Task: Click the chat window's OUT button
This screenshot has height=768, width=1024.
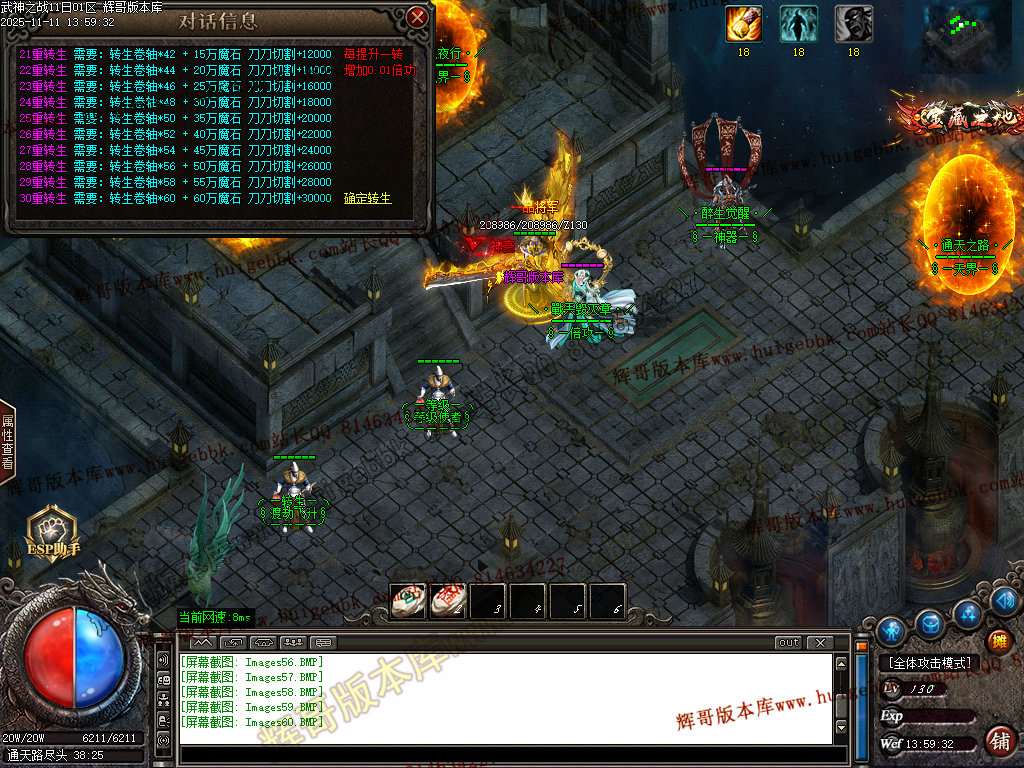Action: [789, 643]
